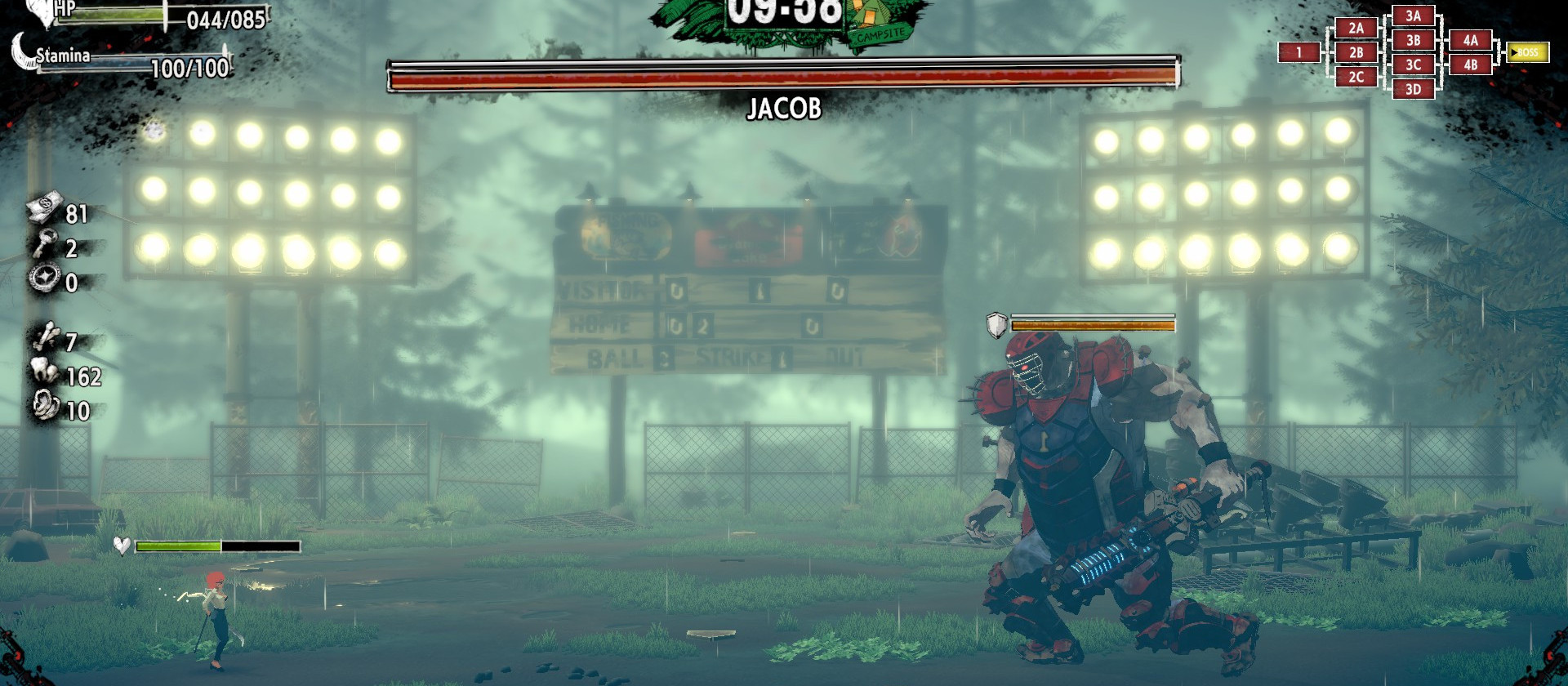1568x686 pixels.
Task: Select stage 4B on the route map
Action: click(x=1470, y=65)
